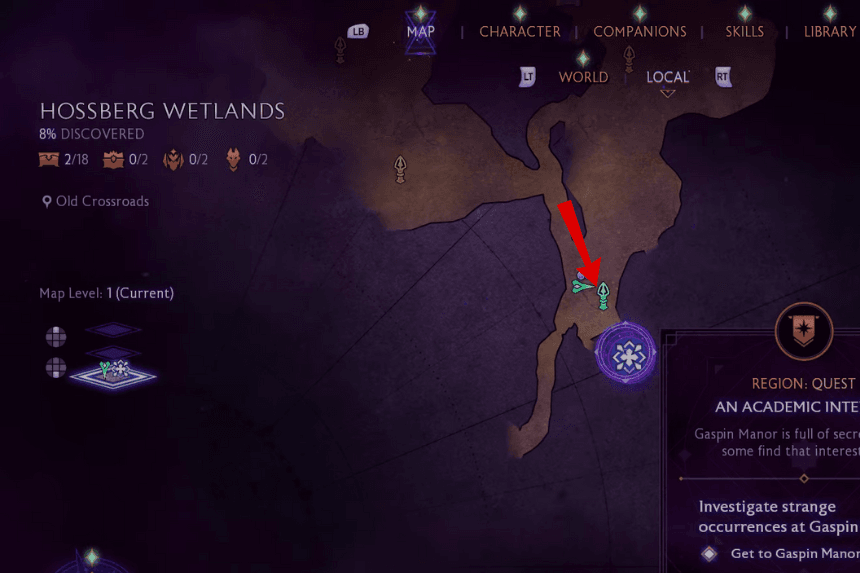Go to the Skills tab
The width and height of the screenshot is (860, 573).
(x=744, y=32)
